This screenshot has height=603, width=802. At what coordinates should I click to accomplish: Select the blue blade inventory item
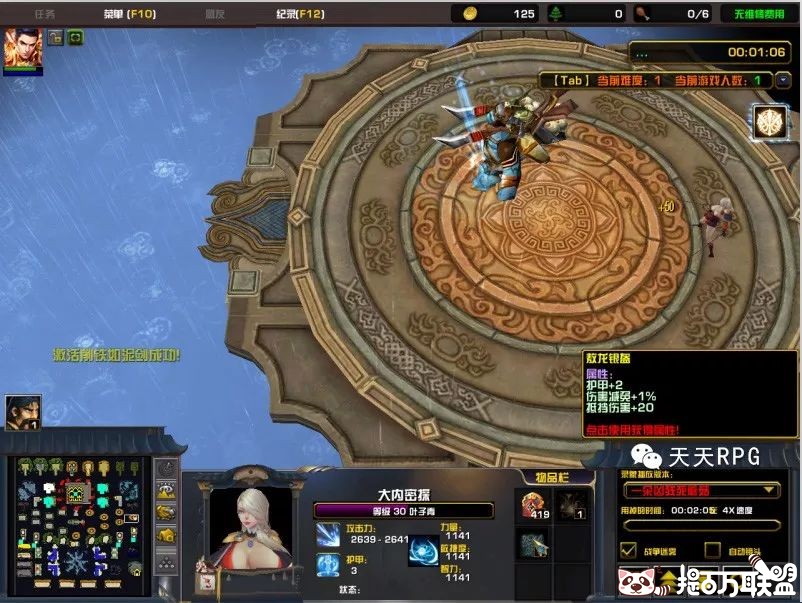(x=534, y=545)
